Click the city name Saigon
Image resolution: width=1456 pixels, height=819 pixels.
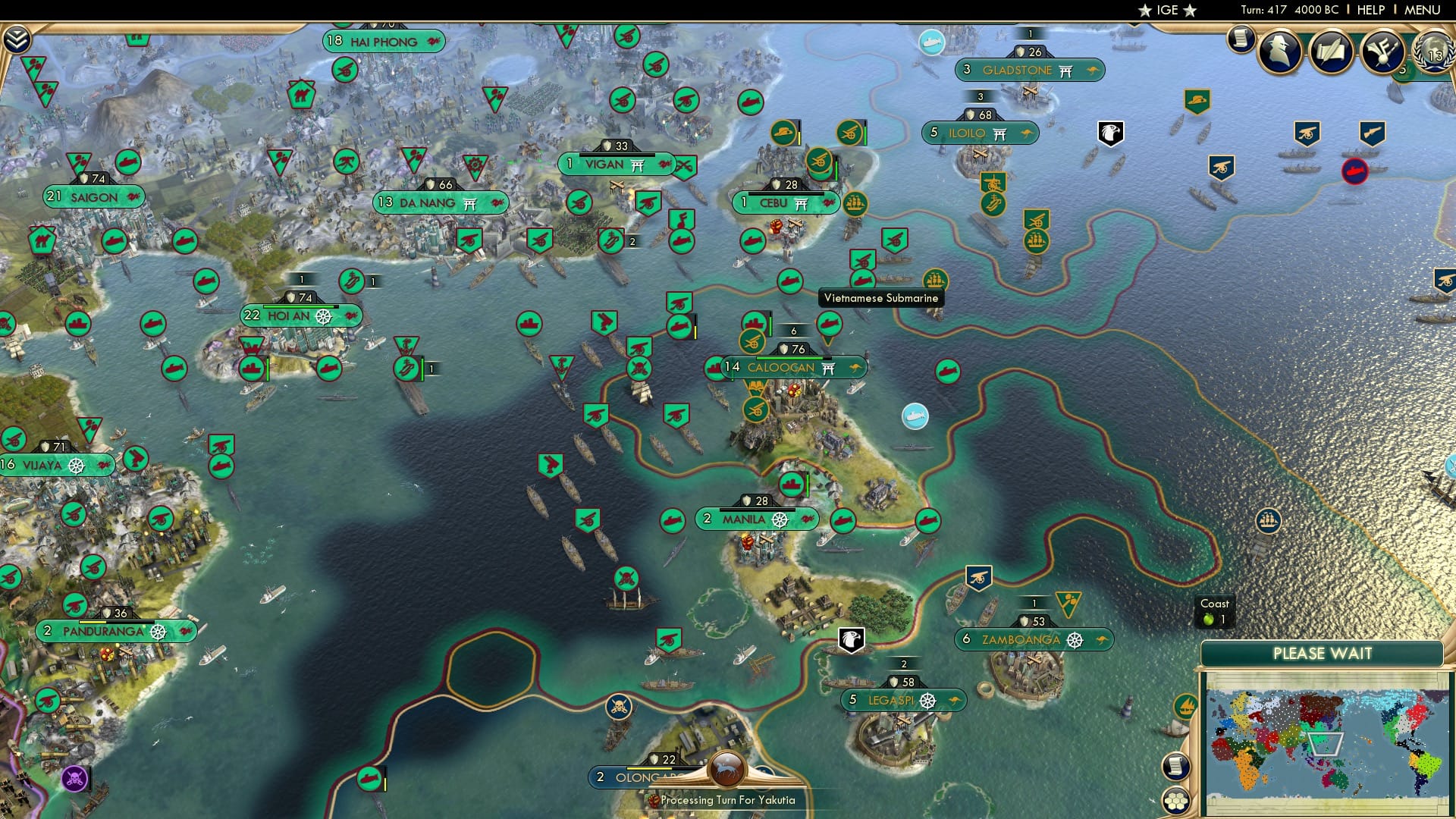(93, 196)
